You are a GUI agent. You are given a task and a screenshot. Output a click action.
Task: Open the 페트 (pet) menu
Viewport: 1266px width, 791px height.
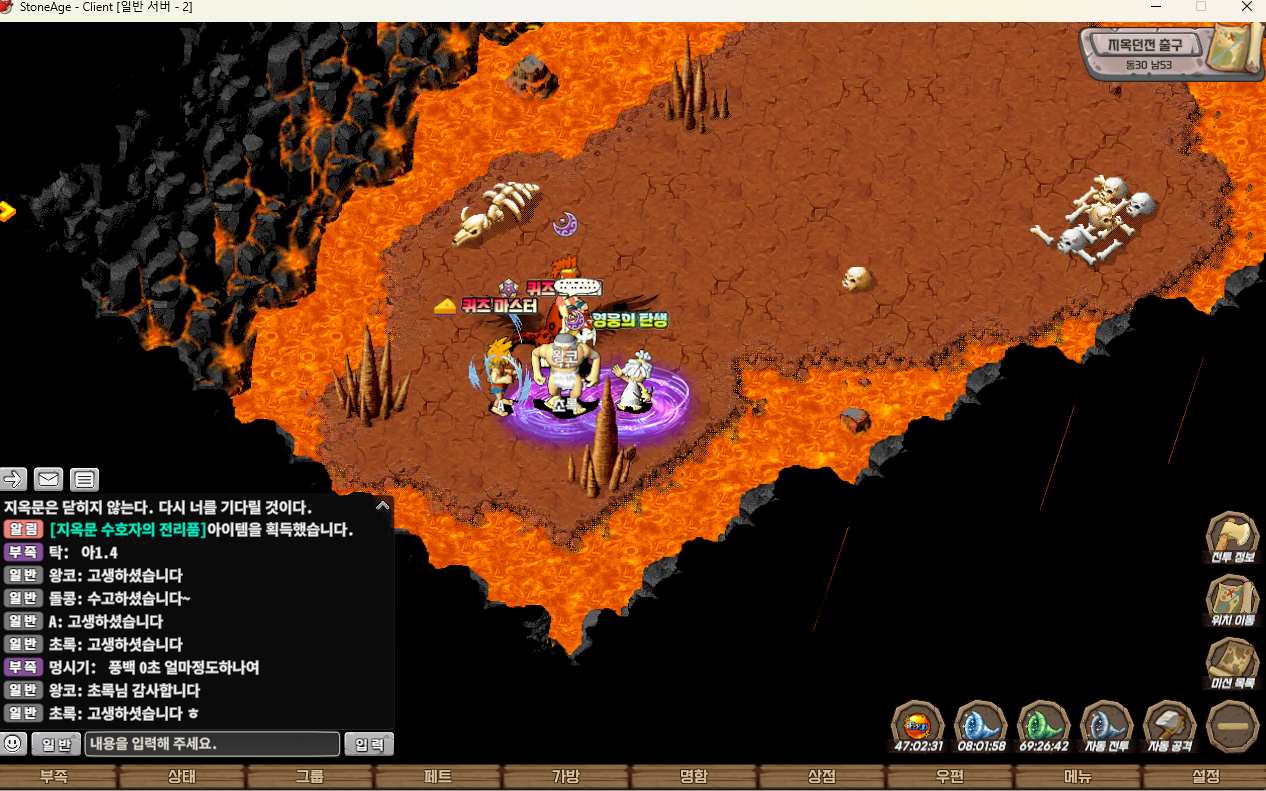(x=438, y=777)
